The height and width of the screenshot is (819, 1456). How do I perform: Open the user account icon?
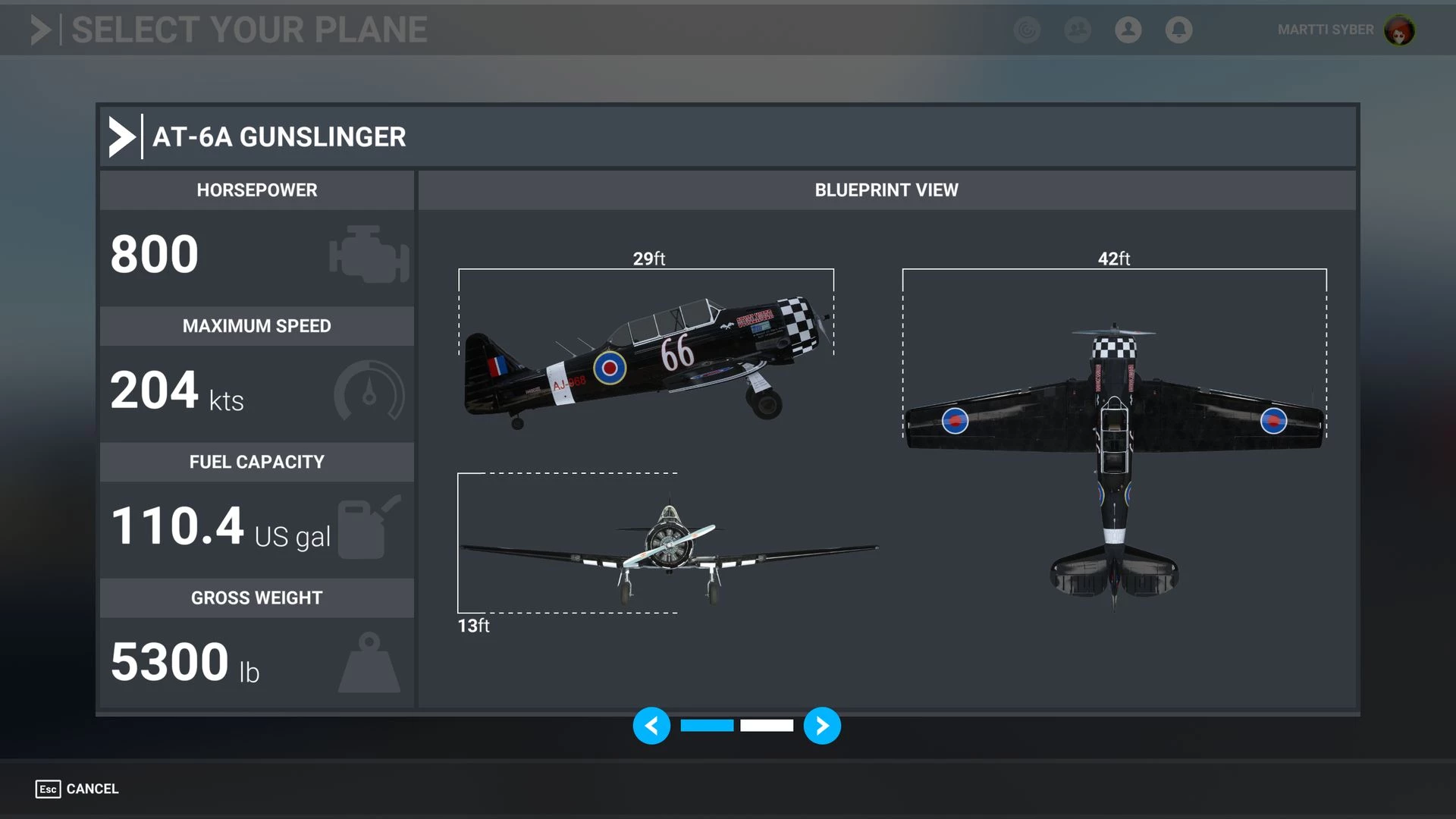pos(1128,30)
